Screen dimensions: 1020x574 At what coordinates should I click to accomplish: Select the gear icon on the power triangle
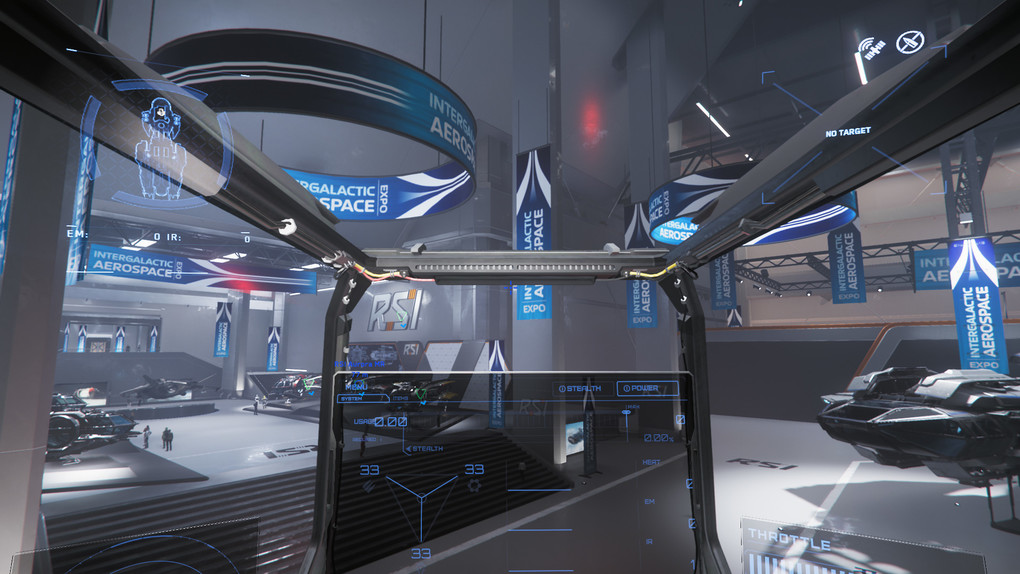(x=474, y=485)
